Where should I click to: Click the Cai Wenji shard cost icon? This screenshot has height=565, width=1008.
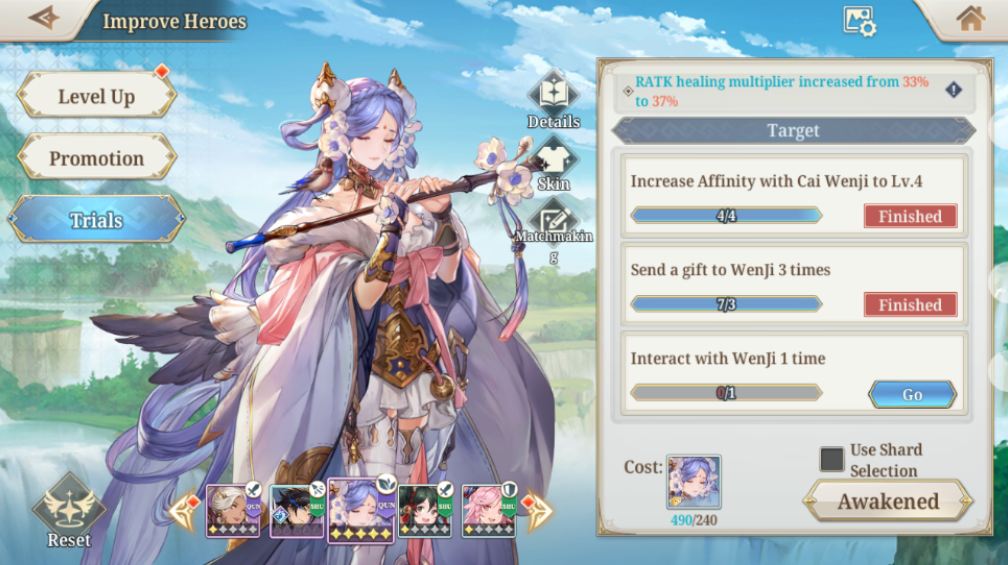[x=693, y=482]
